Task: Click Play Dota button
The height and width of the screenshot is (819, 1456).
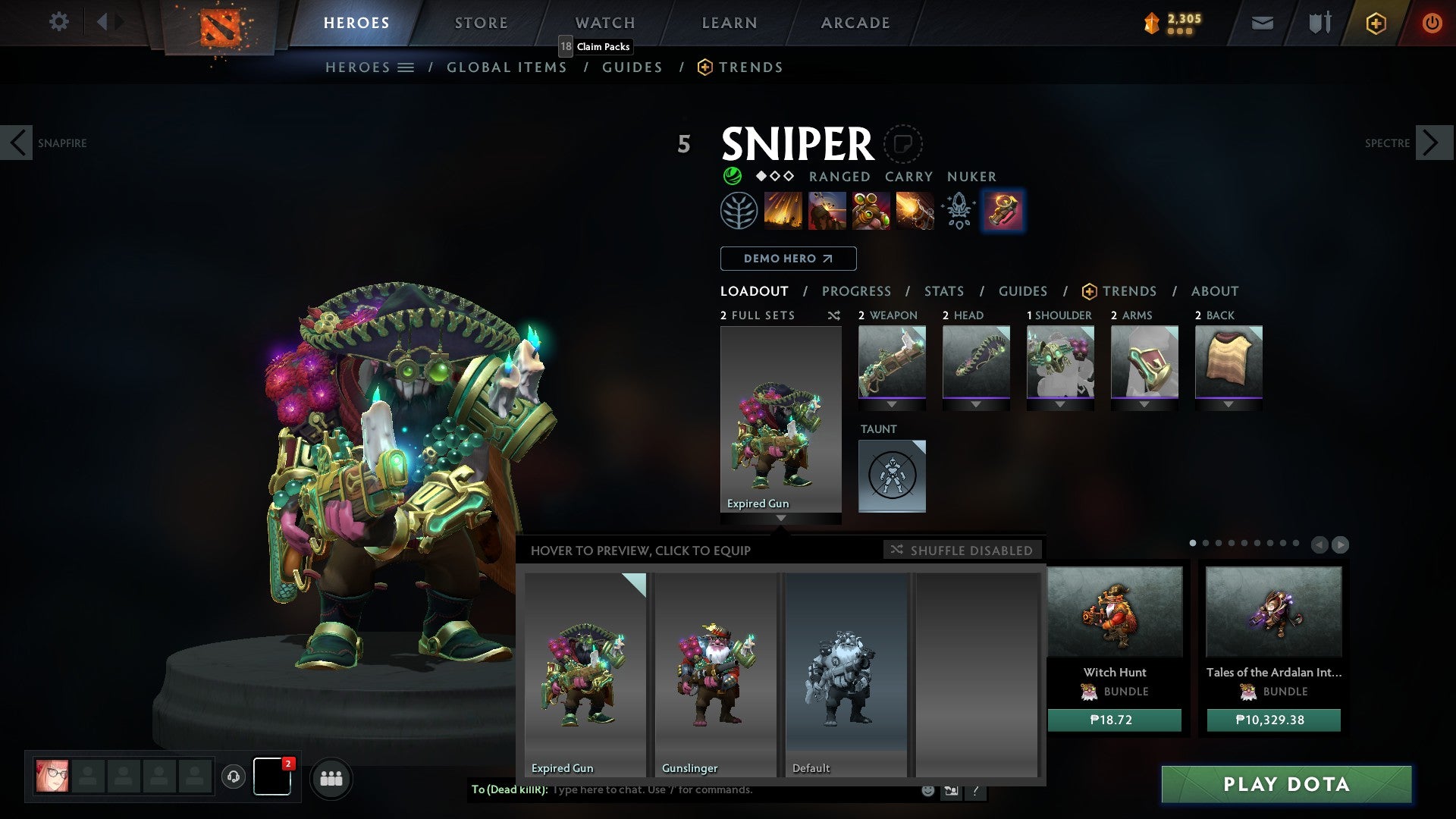Action: [1286, 784]
